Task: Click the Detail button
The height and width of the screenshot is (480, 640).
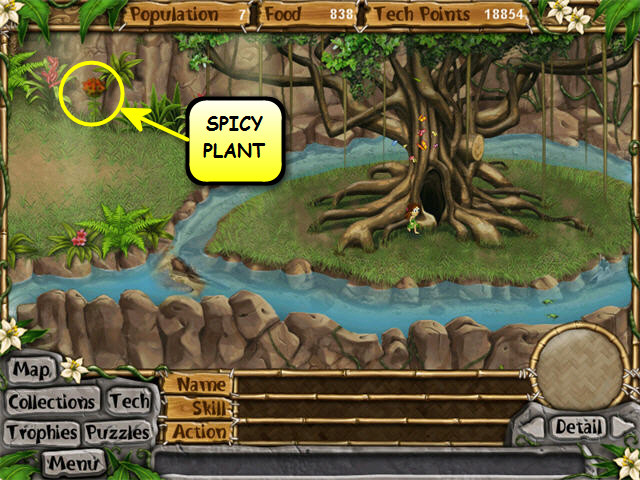Action: pos(579,427)
